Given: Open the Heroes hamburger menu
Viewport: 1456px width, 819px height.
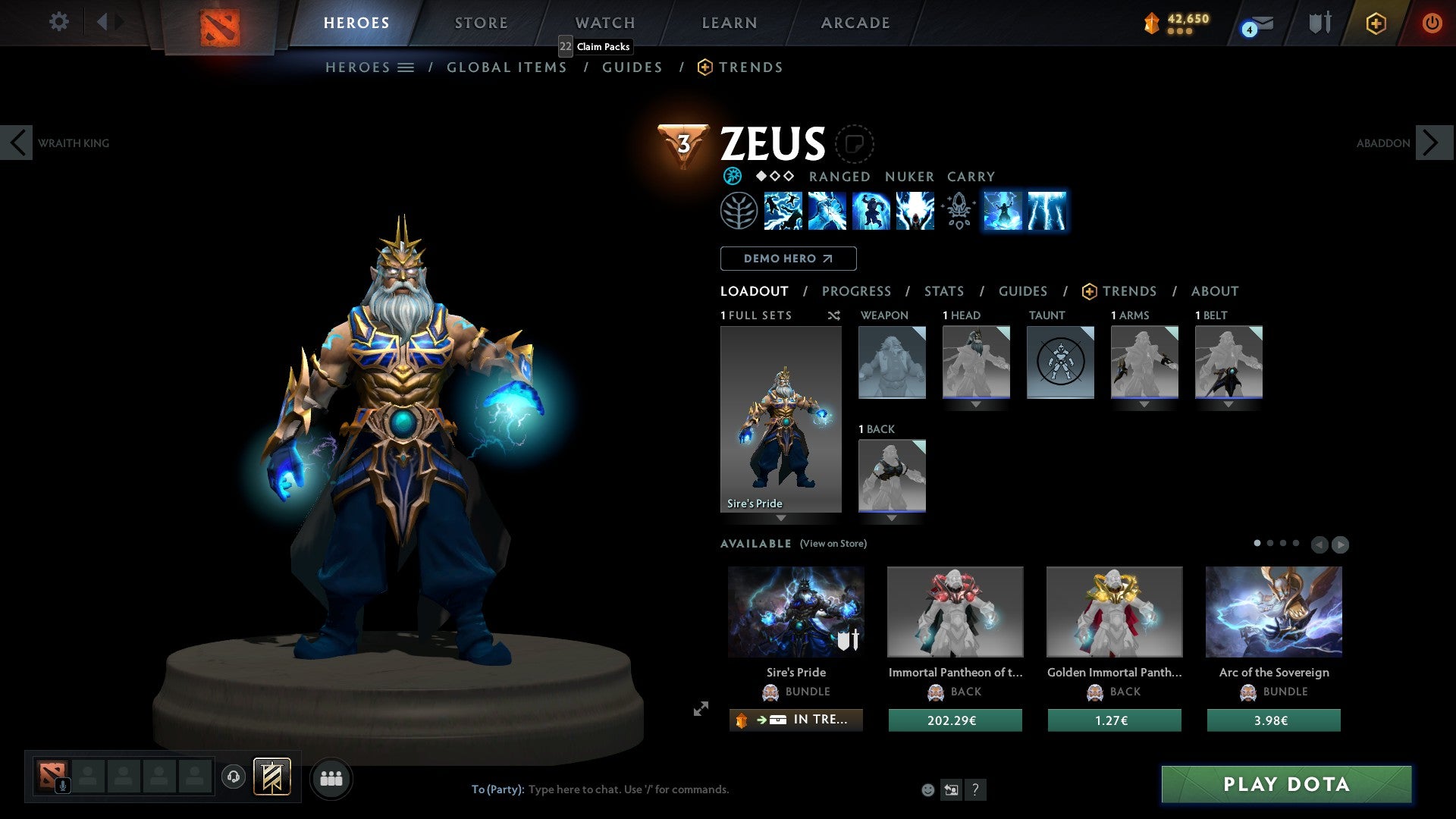Looking at the screenshot, I should pos(407,67).
